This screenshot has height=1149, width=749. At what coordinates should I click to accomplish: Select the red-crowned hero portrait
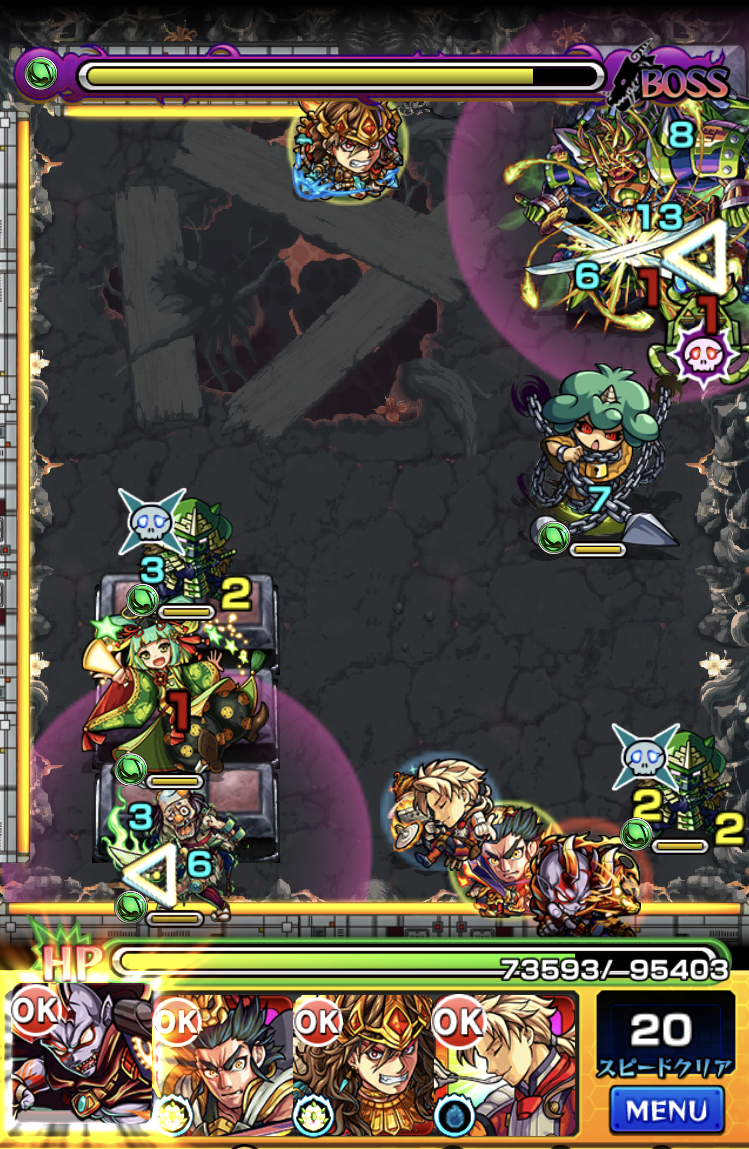pos(365,1064)
